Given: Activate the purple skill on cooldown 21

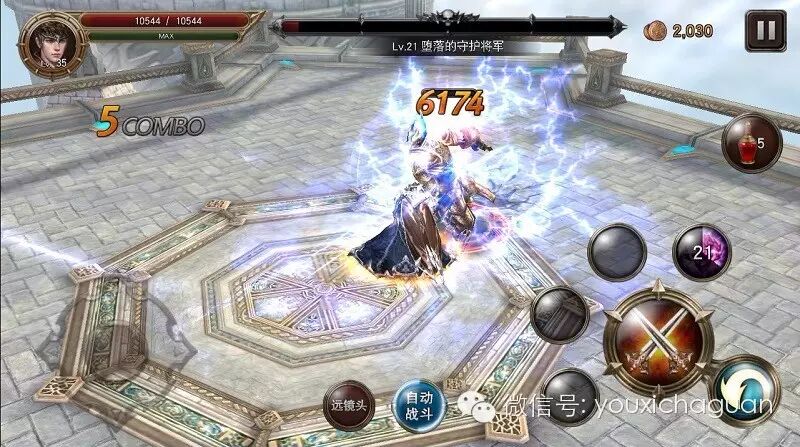Looking at the screenshot, I should point(702,251).
